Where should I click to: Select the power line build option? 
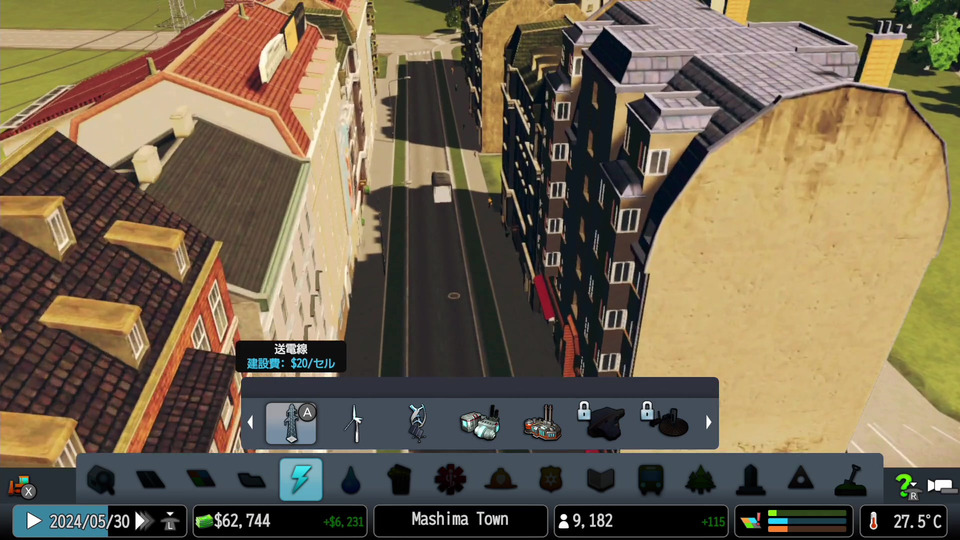coord(291,423)
